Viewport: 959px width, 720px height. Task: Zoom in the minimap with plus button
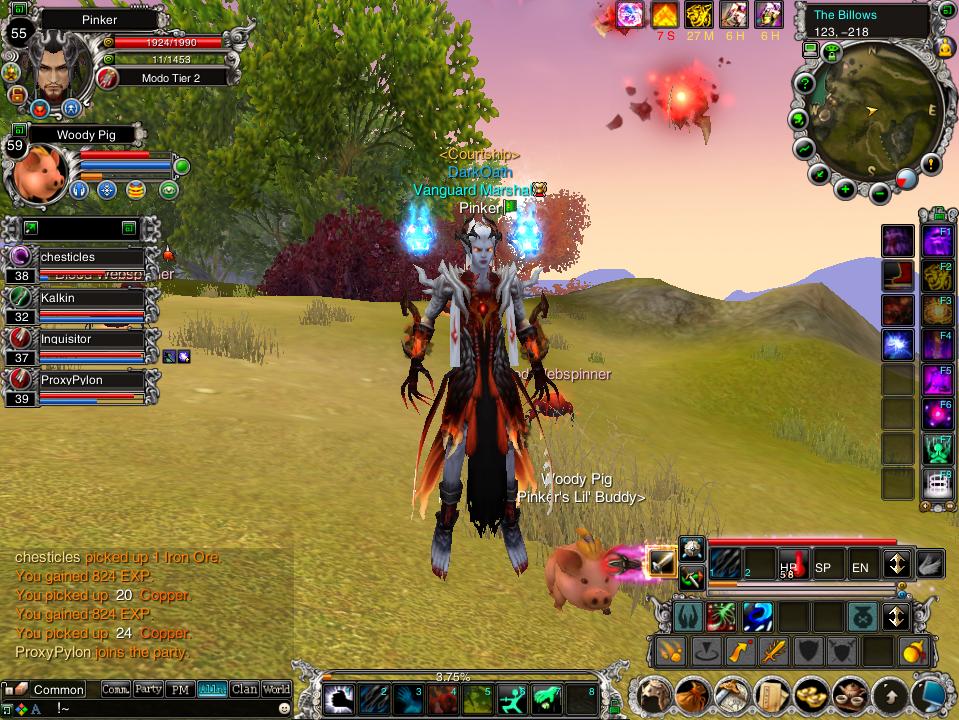coord(845,189)
